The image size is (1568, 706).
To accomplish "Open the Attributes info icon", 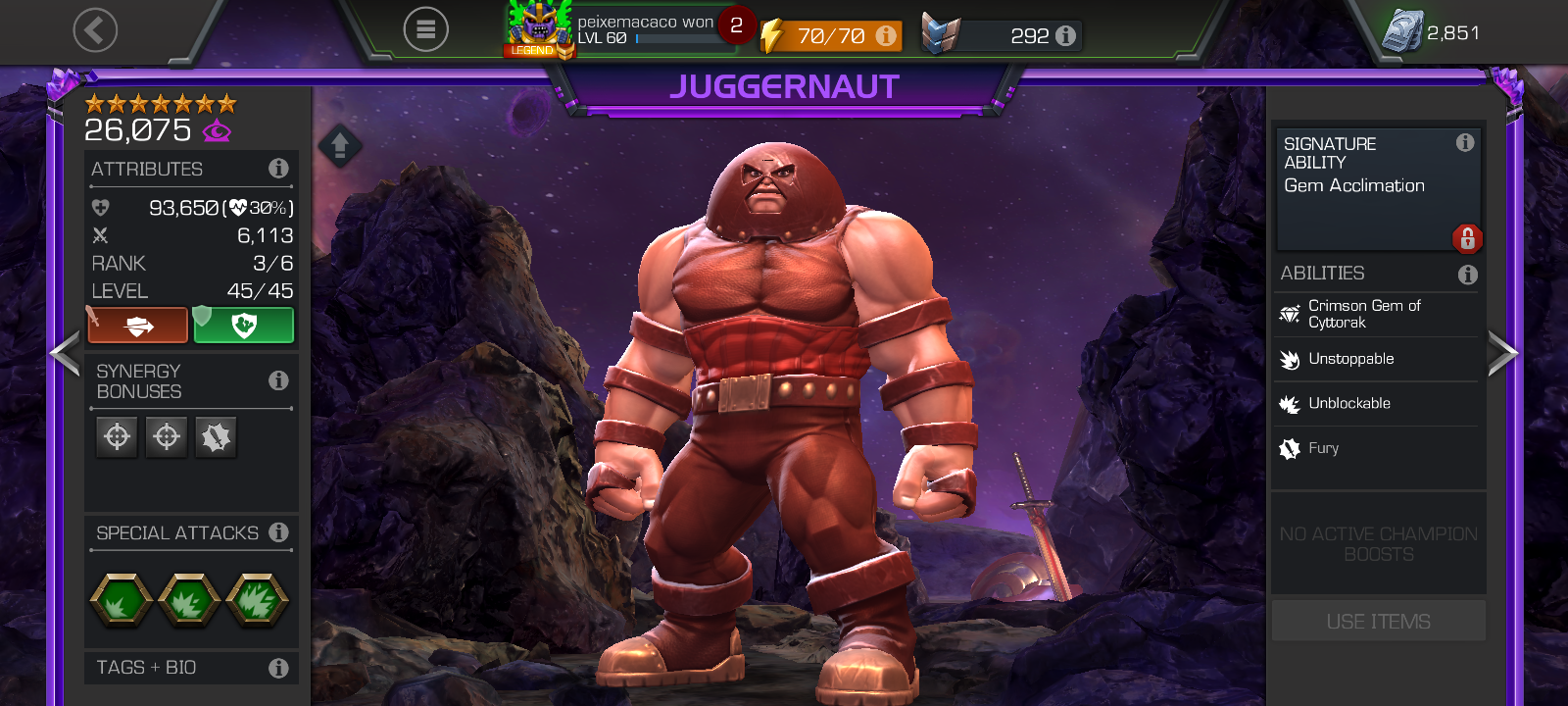I will [278, 169].
